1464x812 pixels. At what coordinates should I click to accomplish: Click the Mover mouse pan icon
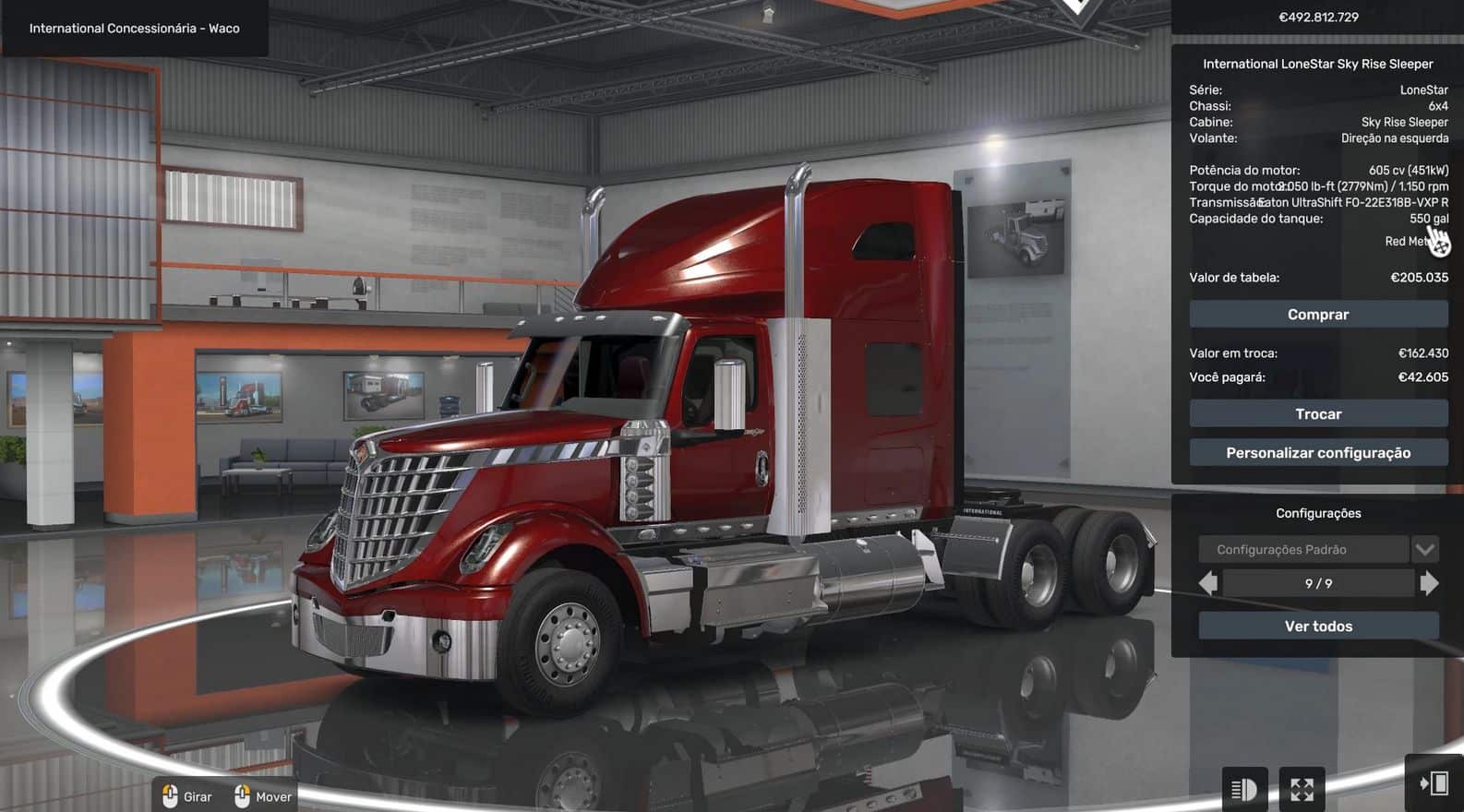click(x=243, y=795)
